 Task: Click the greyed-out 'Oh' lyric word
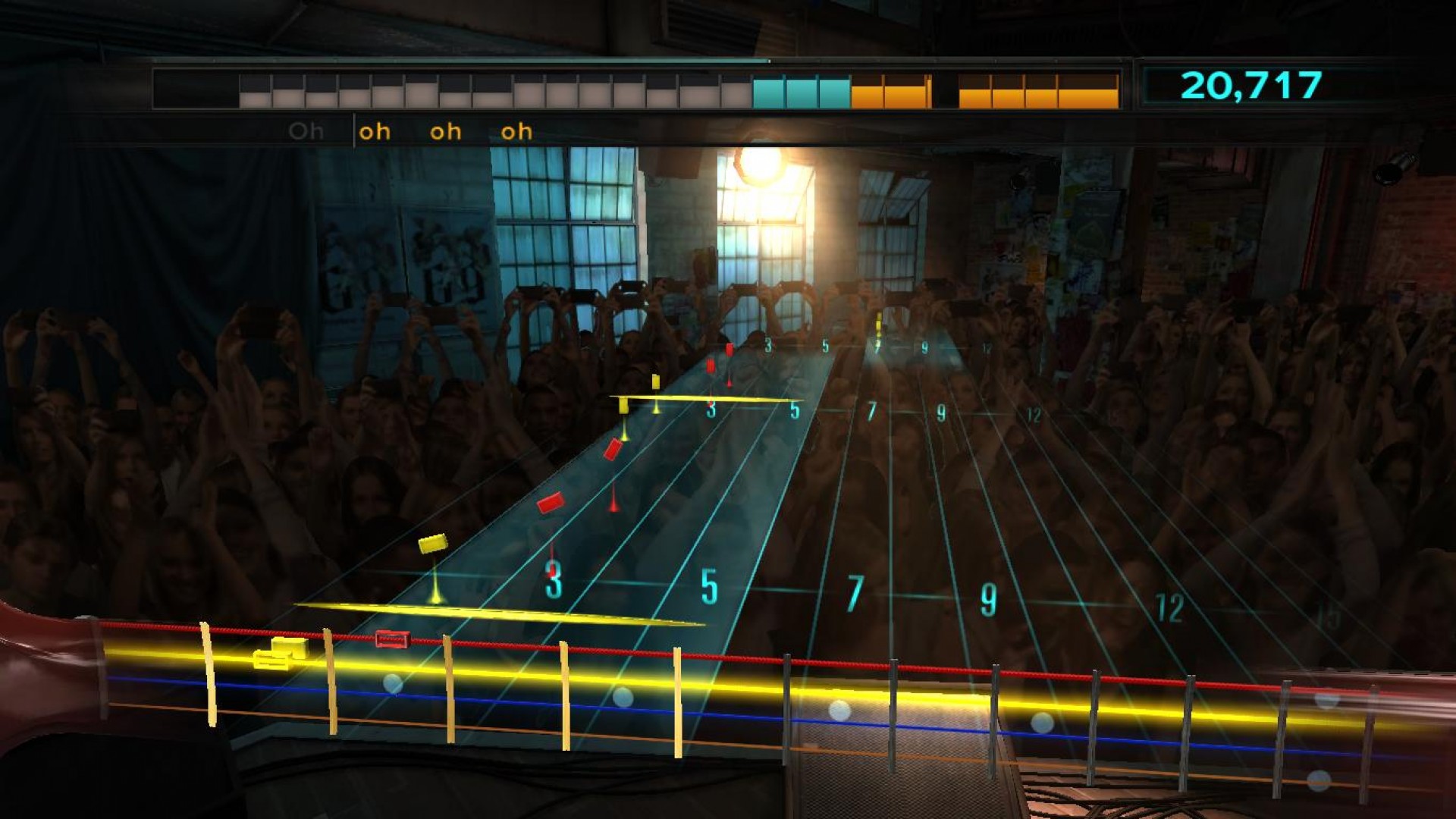pyautogui.click(x=306, y=130)
